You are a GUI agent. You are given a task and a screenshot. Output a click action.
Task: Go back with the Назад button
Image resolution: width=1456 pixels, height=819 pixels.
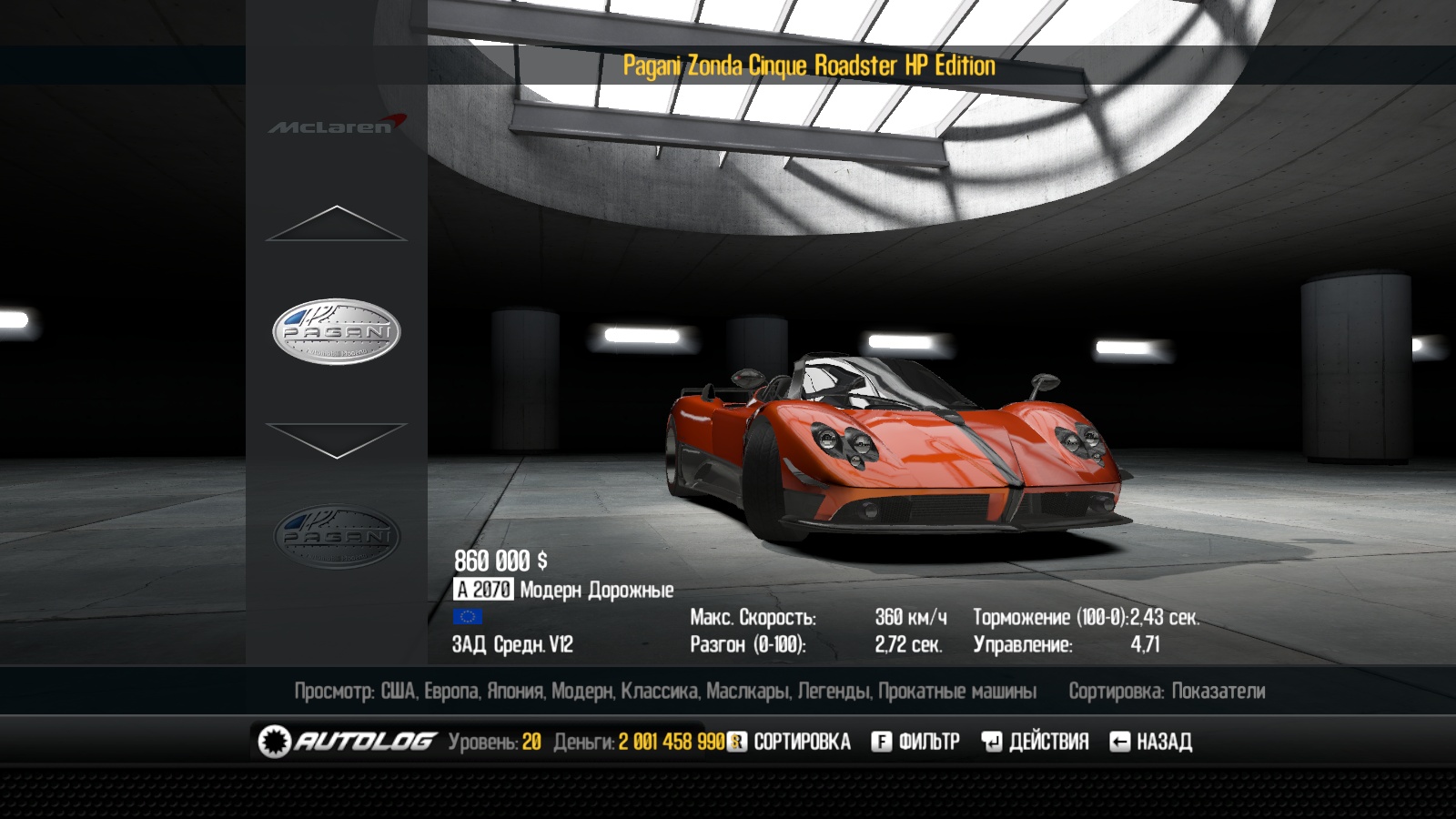click(x=1151, y=742)
